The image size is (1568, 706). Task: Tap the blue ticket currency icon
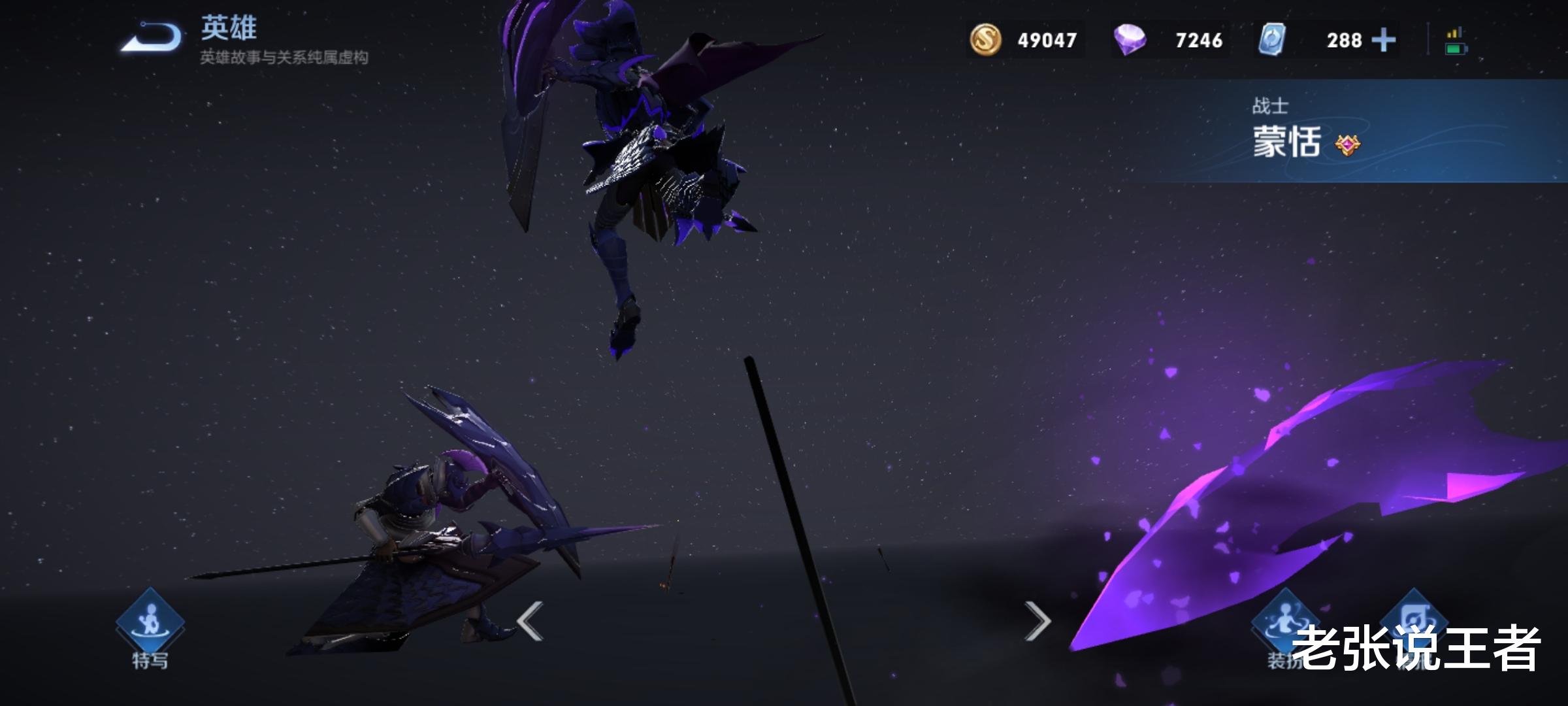click(x=1271, y=40)
